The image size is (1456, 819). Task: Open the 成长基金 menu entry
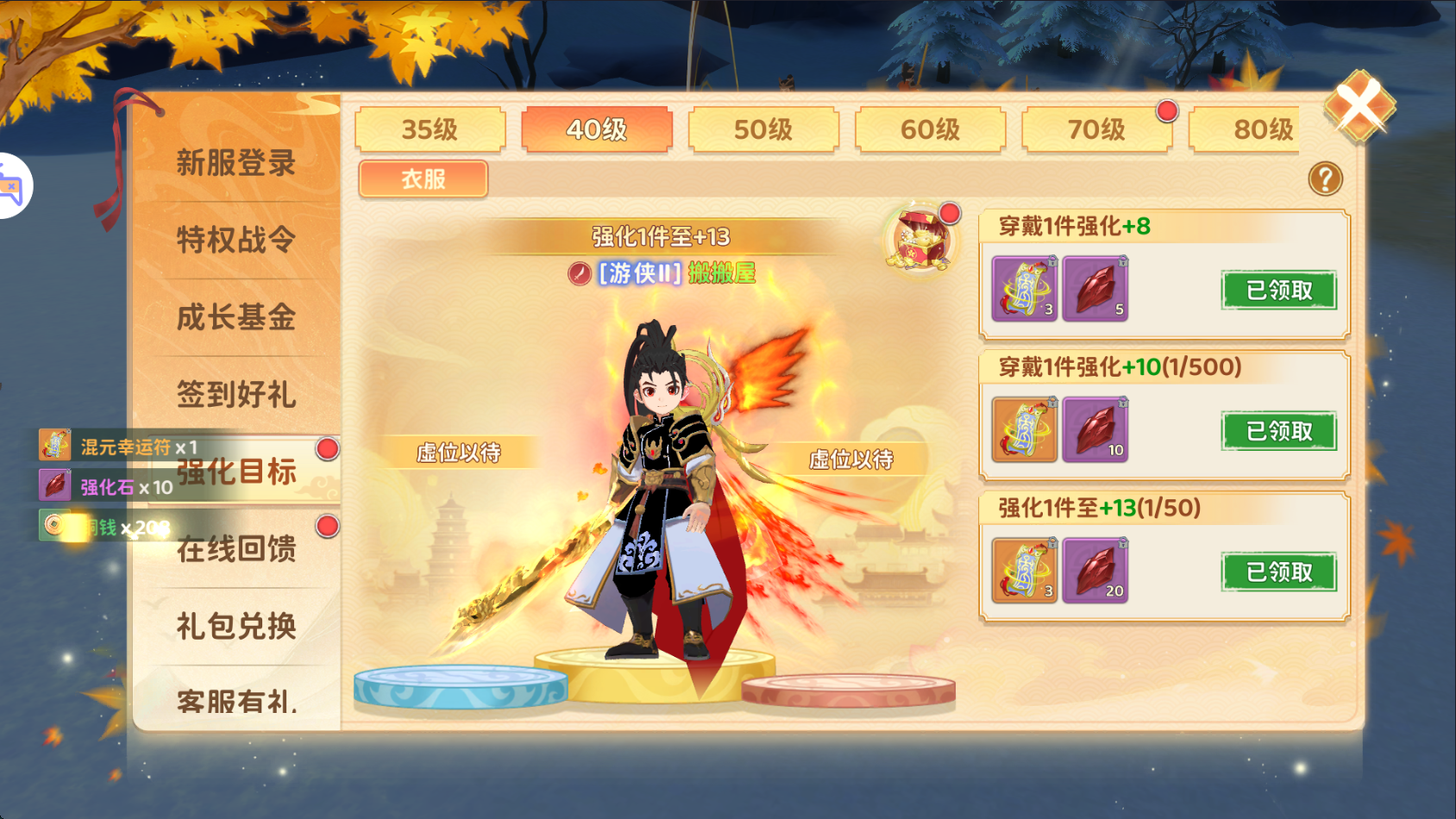pyautogui.click(x=236, y=317)
